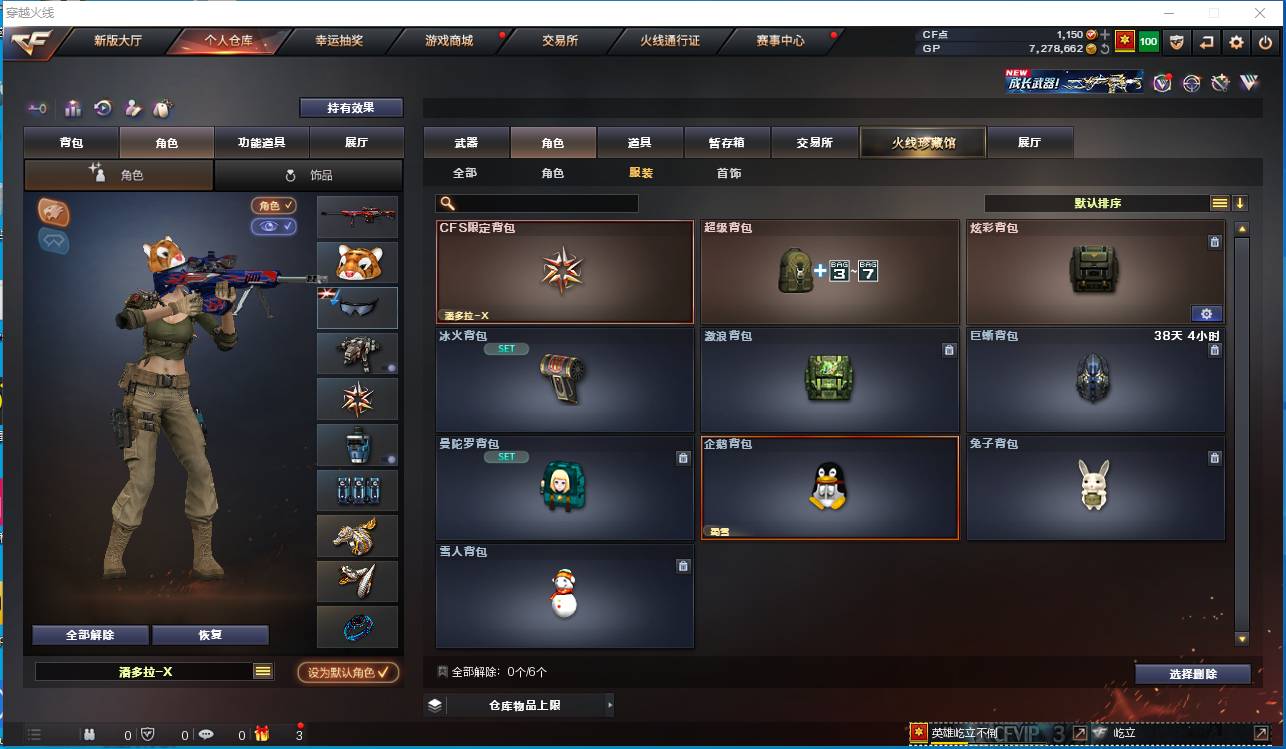This screenshot has height=749, width=1286.
Task: Click the gold coin refresh icon next to GP
Action: (1106, 48)
